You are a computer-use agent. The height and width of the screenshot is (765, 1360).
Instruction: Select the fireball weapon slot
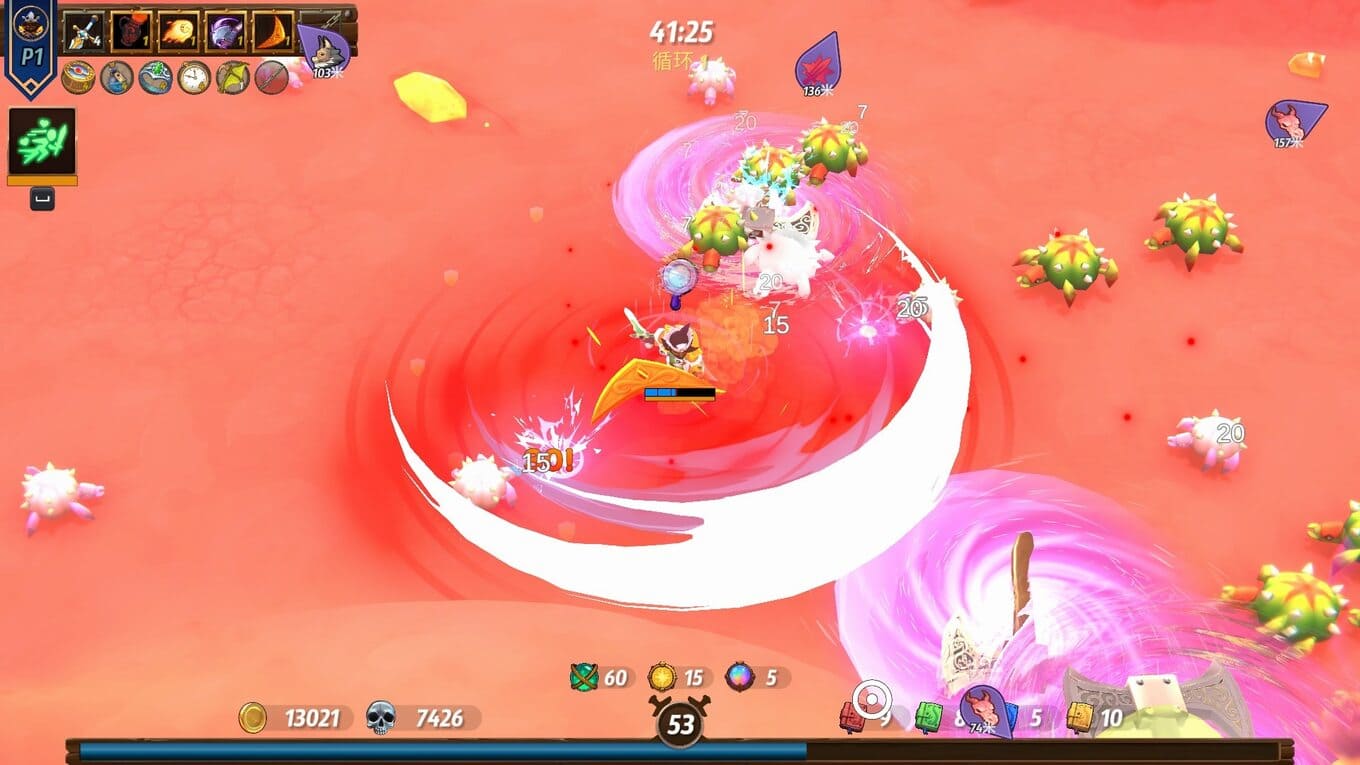click(x=178, y=32)
